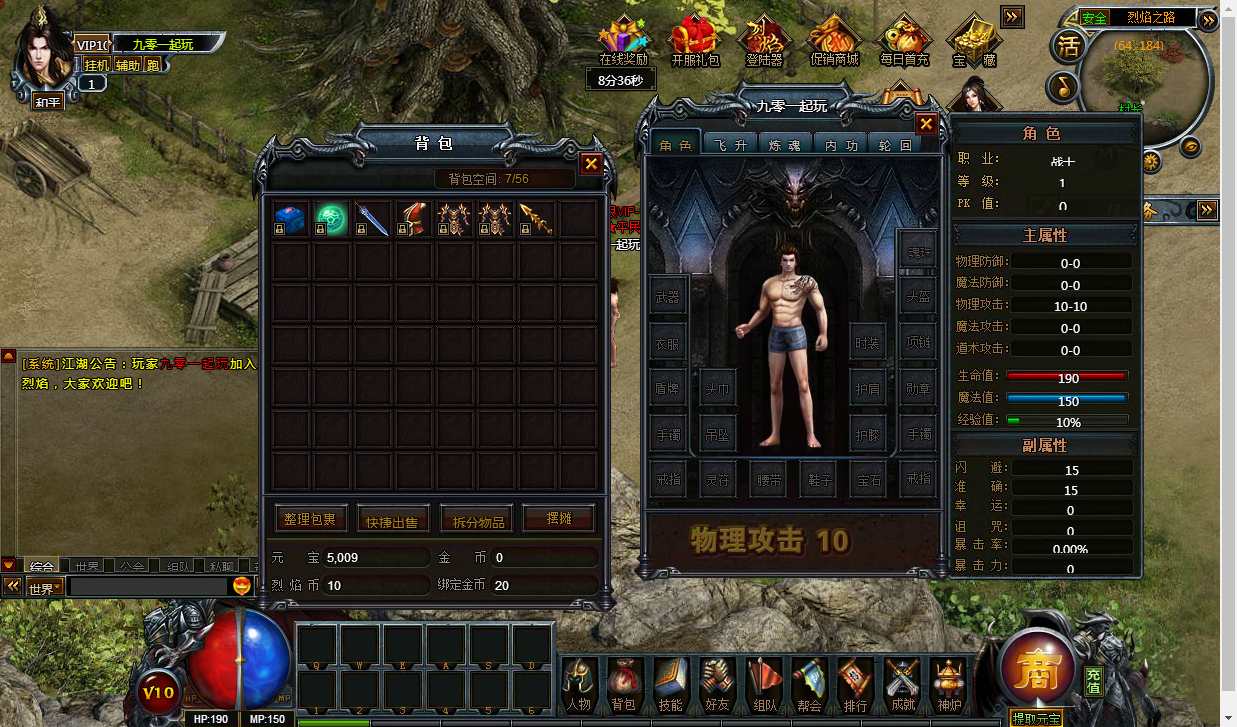Viewport: 1237px width, 727px height.
Task: Click the 世界 chat channel dropdown
Action: pyautogui.click(x=45, y=587)
